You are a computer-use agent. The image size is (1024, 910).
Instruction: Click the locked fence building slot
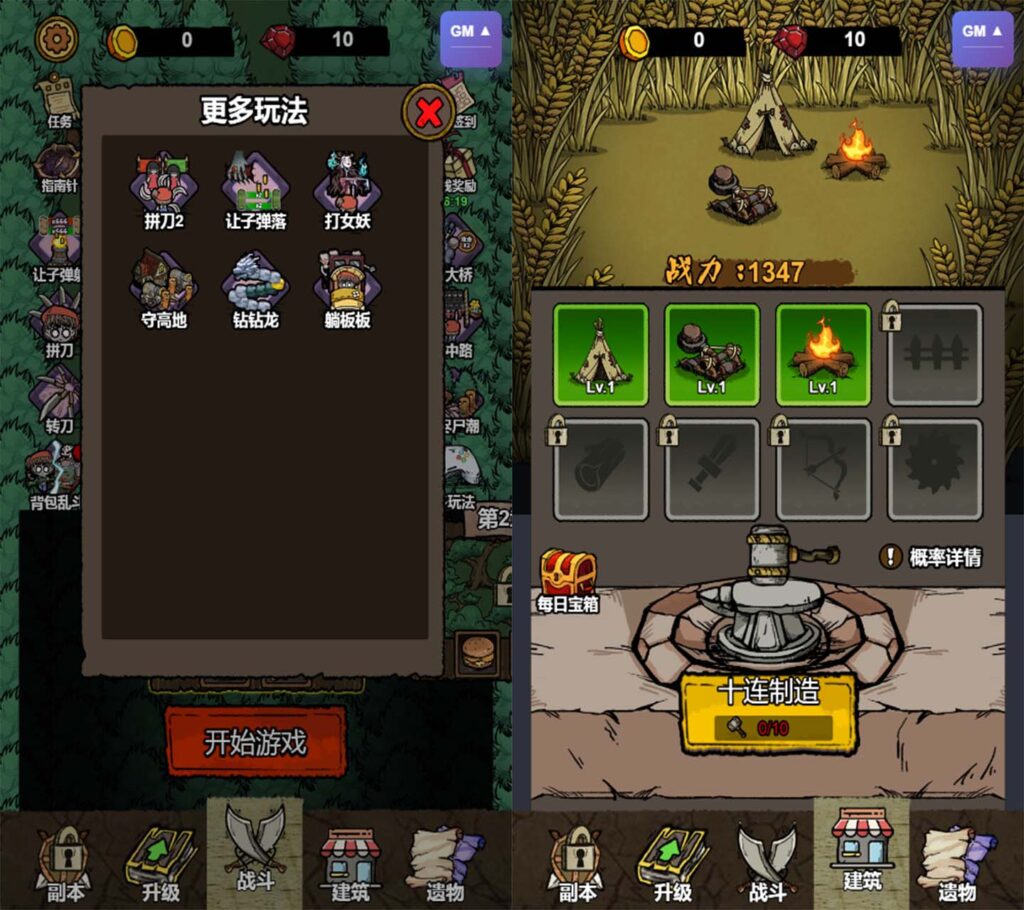[934, 355]
